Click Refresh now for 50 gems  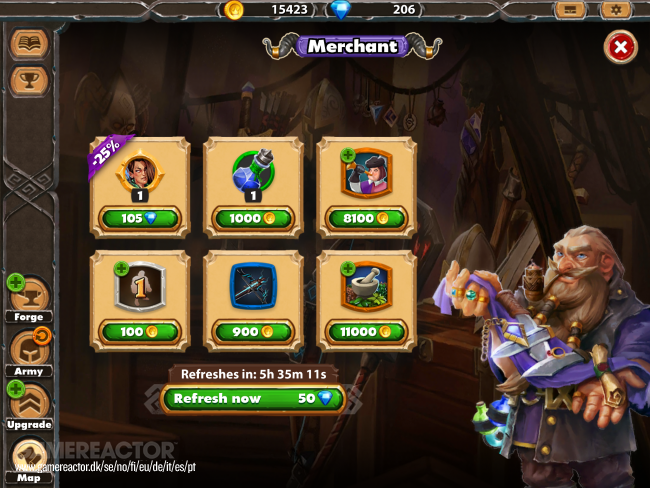coord(253,398)
